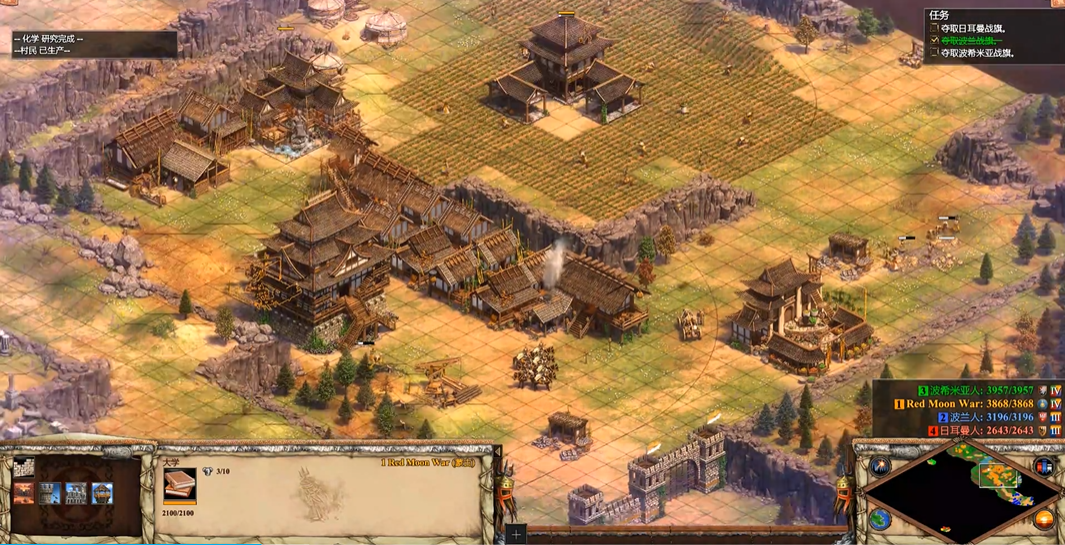The width and height of the screenshot is (1065, 545).
Task: Toggle the globe minimap mode button
Action: coord(880,518)
